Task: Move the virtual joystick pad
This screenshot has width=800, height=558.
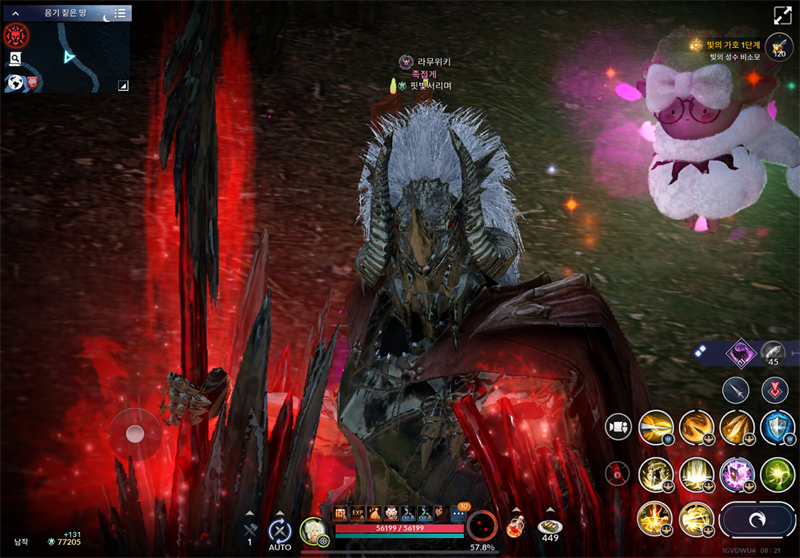Action: (134, 433)
